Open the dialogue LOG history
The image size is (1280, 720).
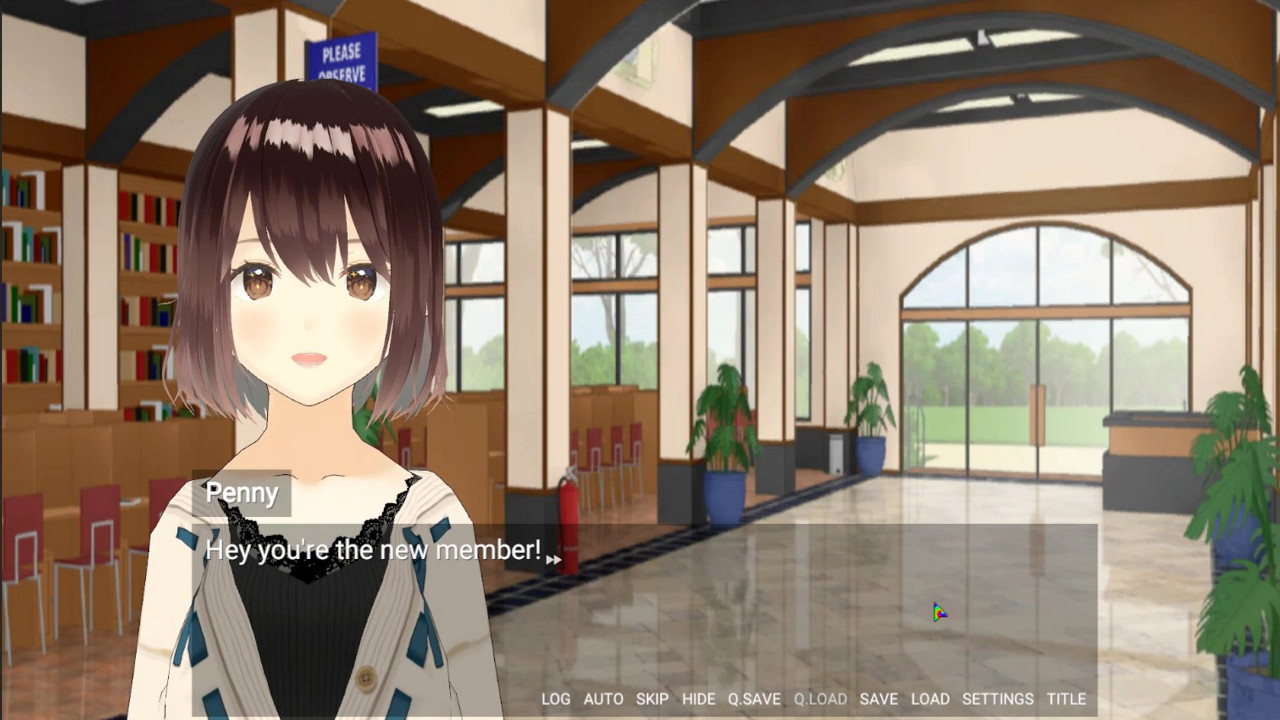pyautogui.click(x=556, y=699)
